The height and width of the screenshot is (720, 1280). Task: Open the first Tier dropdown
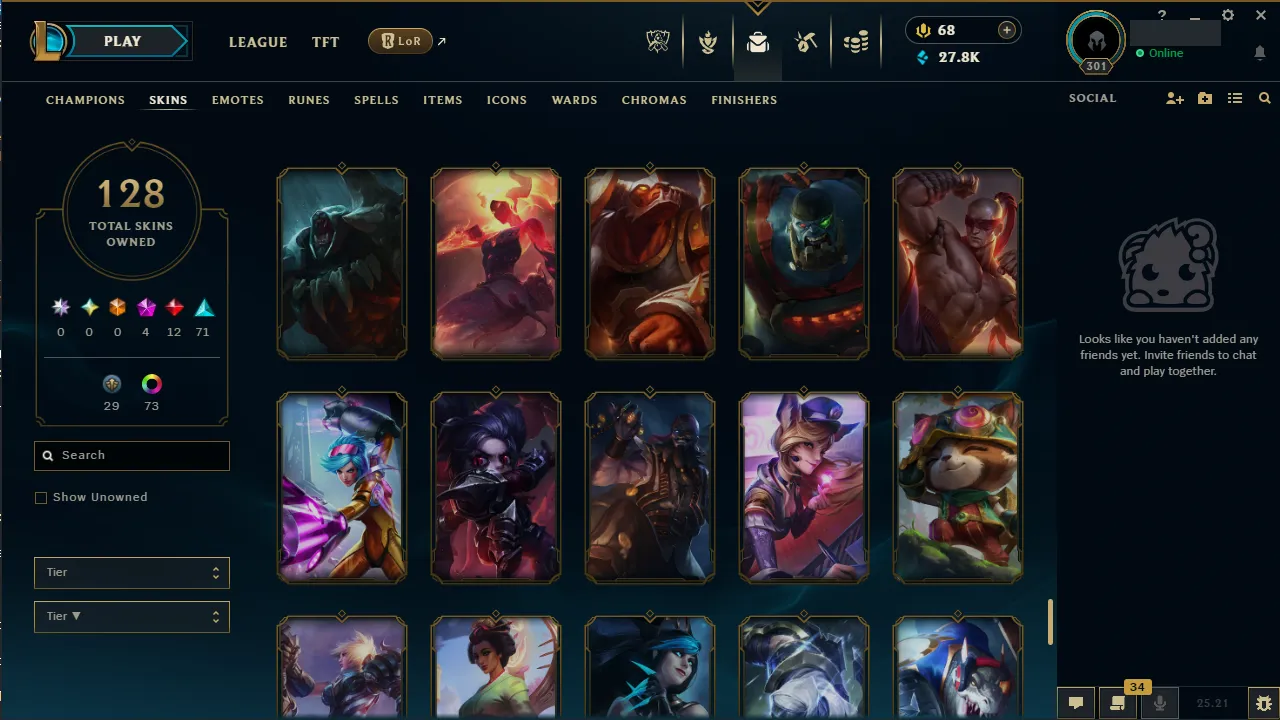[x=131, y=572]
